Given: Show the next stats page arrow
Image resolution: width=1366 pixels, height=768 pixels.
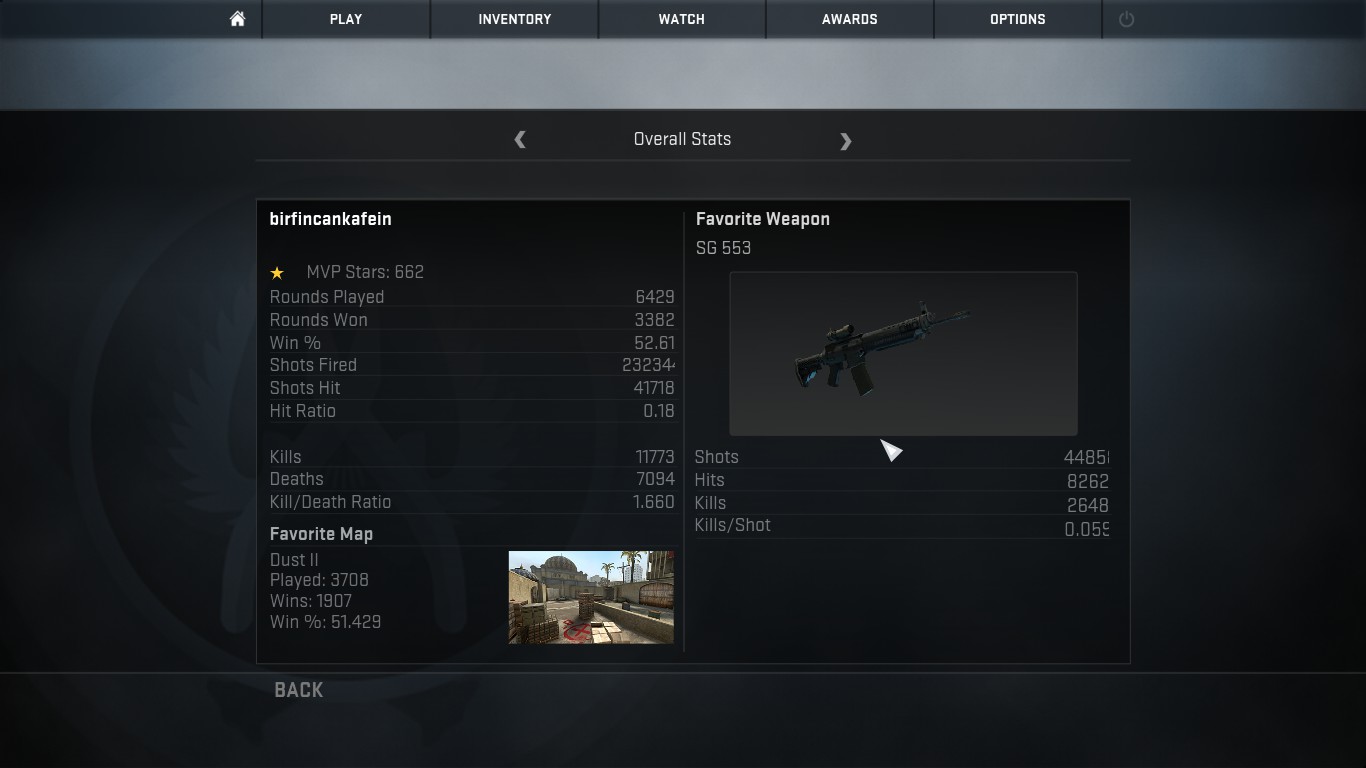Looking at the screenshot, I should 845,141.
